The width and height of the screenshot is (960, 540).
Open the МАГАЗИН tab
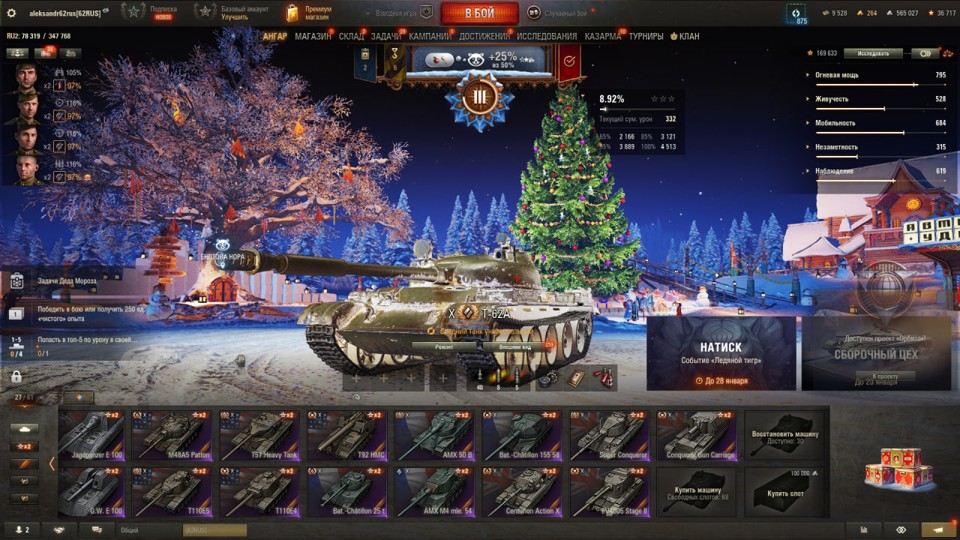coord(313,37)
